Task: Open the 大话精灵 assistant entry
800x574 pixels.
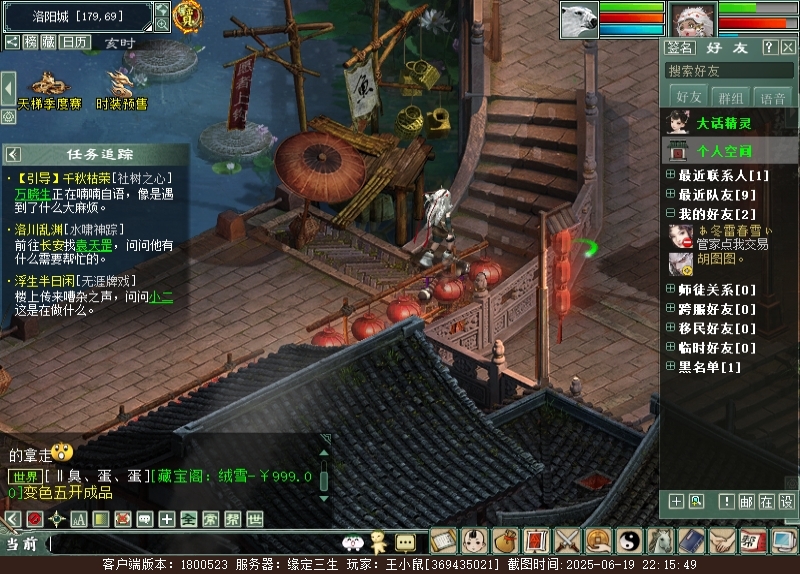Action: click(x=724, y=123)
